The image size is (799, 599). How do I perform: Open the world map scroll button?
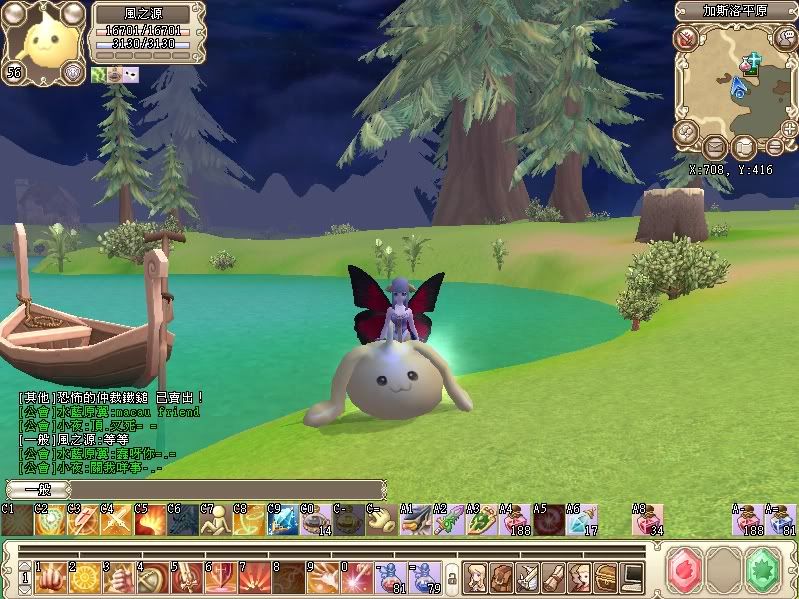click(x=744, y=147)
